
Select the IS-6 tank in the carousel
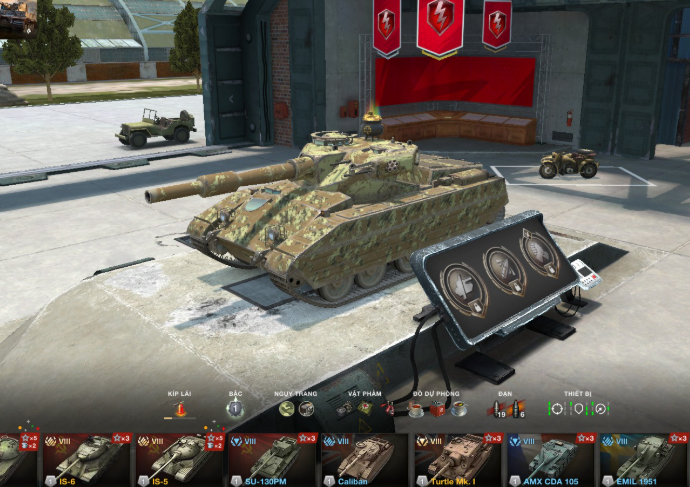tap(86, 460)
